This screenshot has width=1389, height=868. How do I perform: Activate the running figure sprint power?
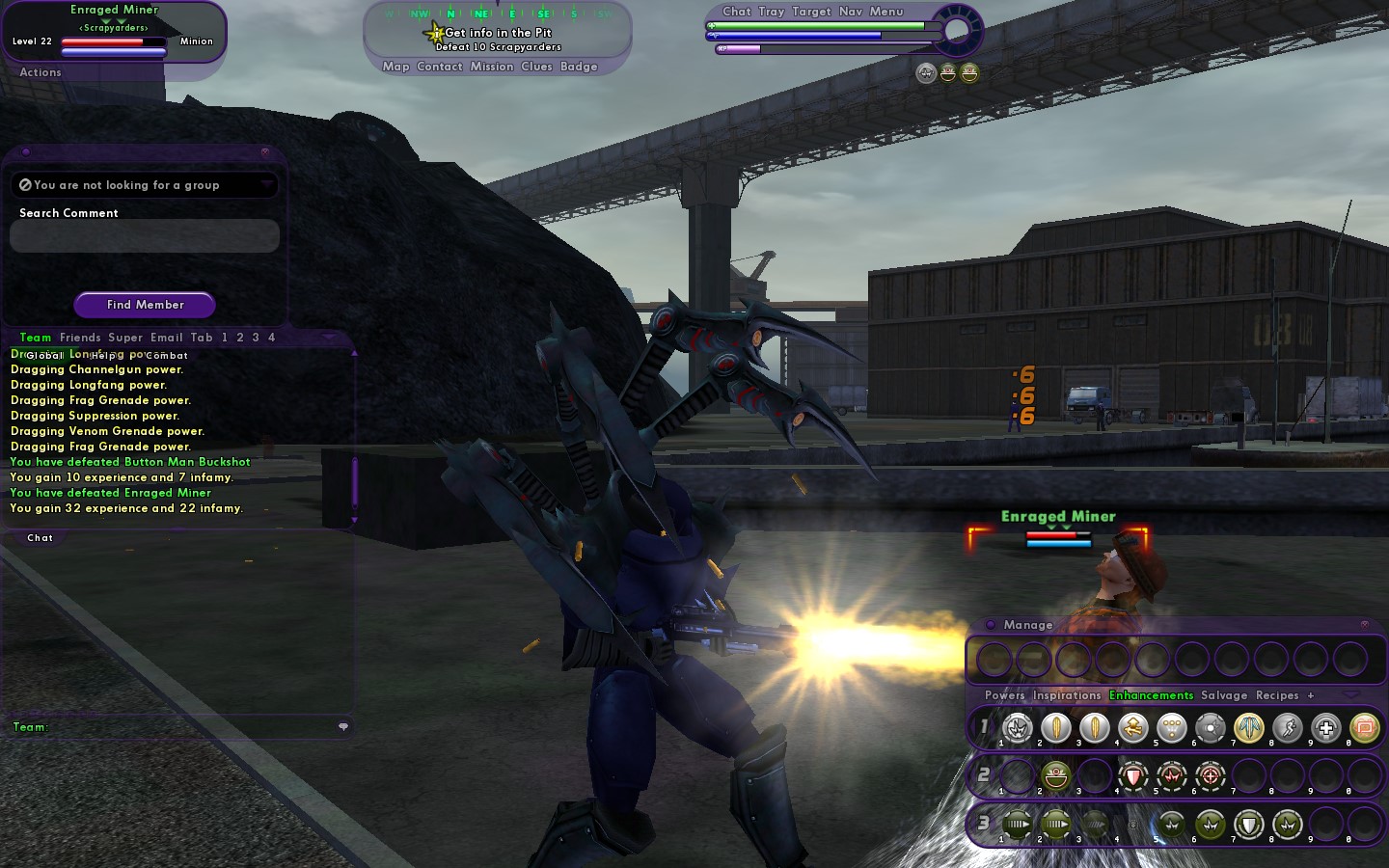[1288, 728]
